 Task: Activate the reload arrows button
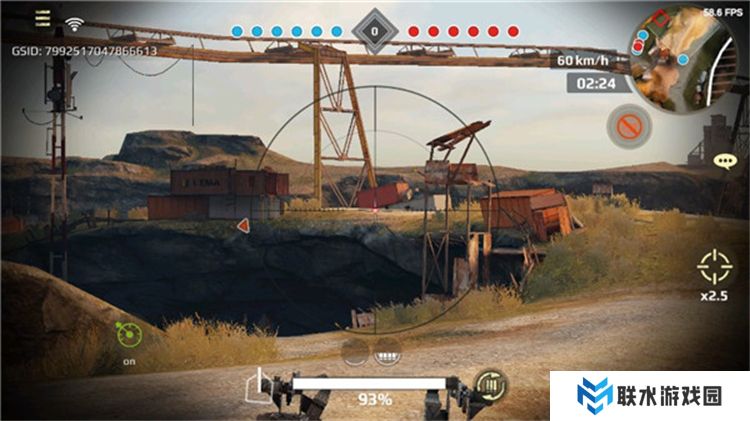click(x=492, y=383)
